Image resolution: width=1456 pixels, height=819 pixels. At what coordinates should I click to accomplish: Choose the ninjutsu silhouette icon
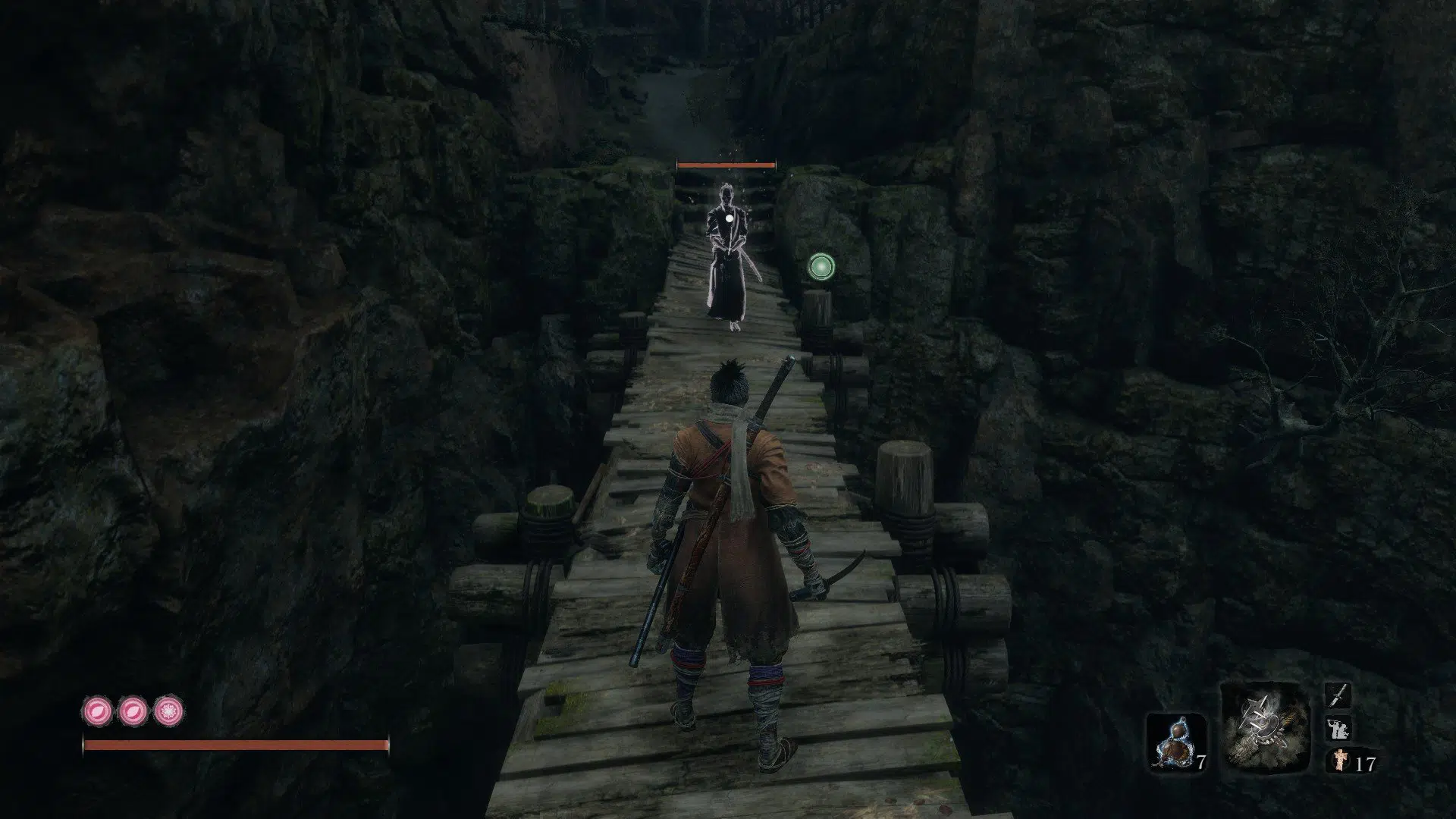pyautogui.click(x=1336, y=729)
